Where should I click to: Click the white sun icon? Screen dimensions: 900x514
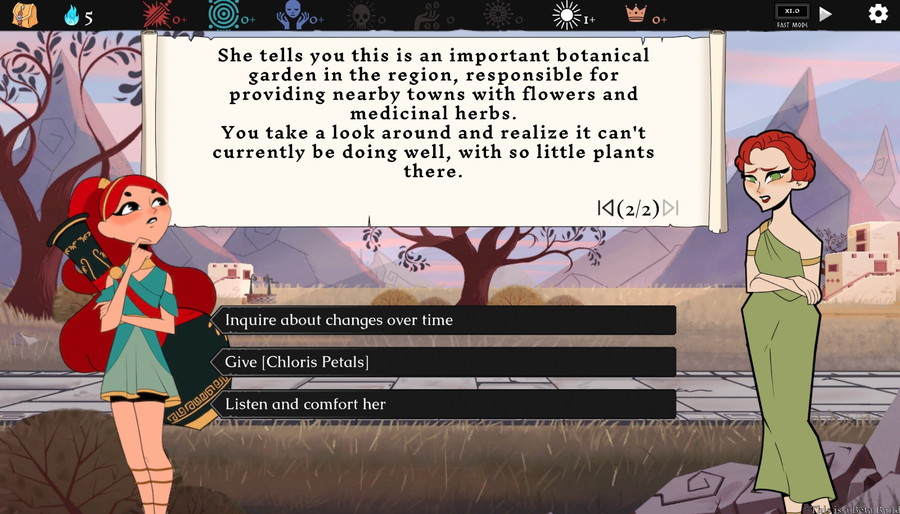tap(567, 14)
